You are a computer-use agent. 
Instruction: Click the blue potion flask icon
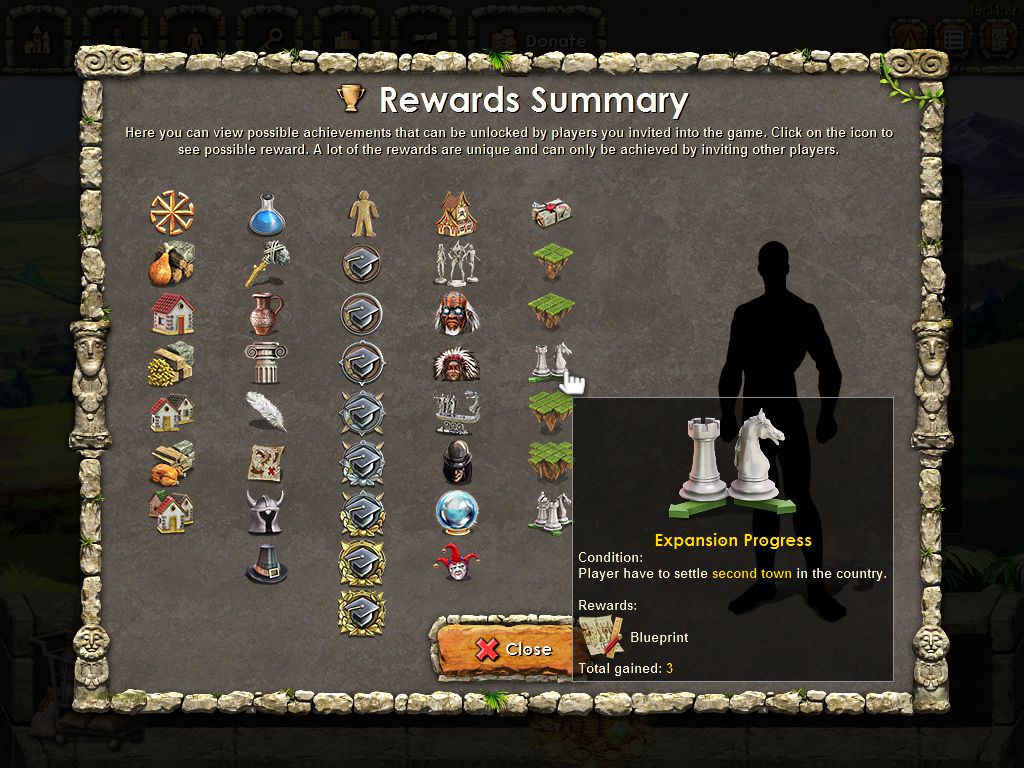tap(267, 214)
